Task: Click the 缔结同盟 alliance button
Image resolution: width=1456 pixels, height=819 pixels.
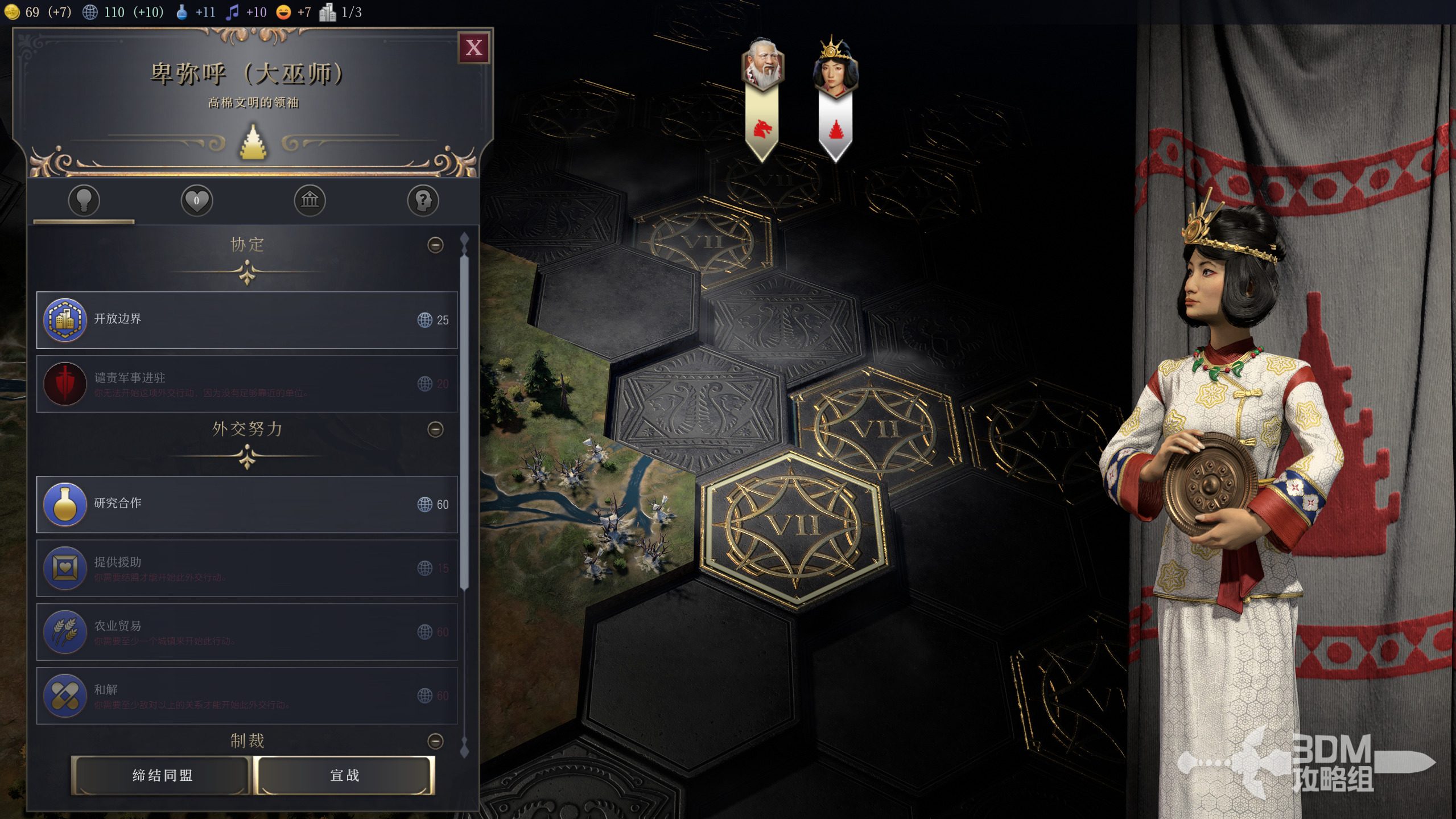Action: click(162, 775)
